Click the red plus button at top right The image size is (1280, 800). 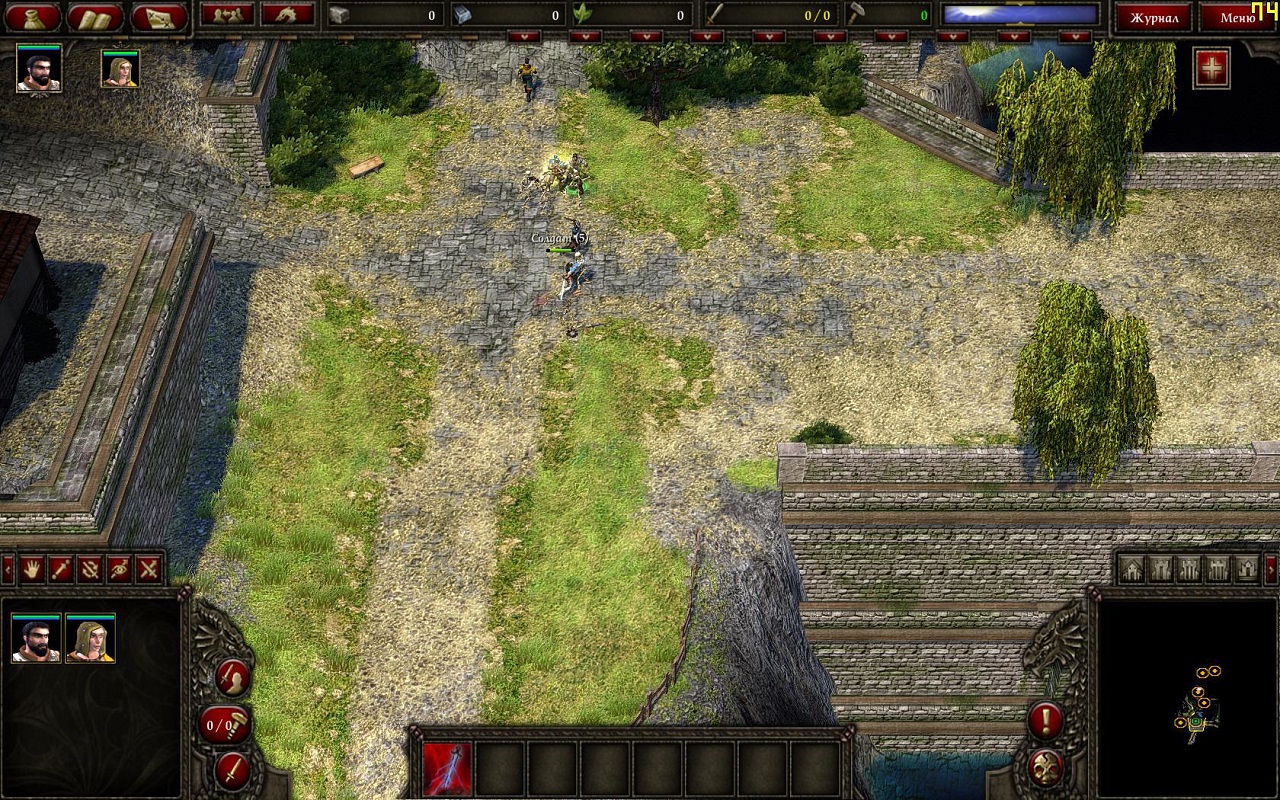pyautogui.click(x=1212, y=68)
